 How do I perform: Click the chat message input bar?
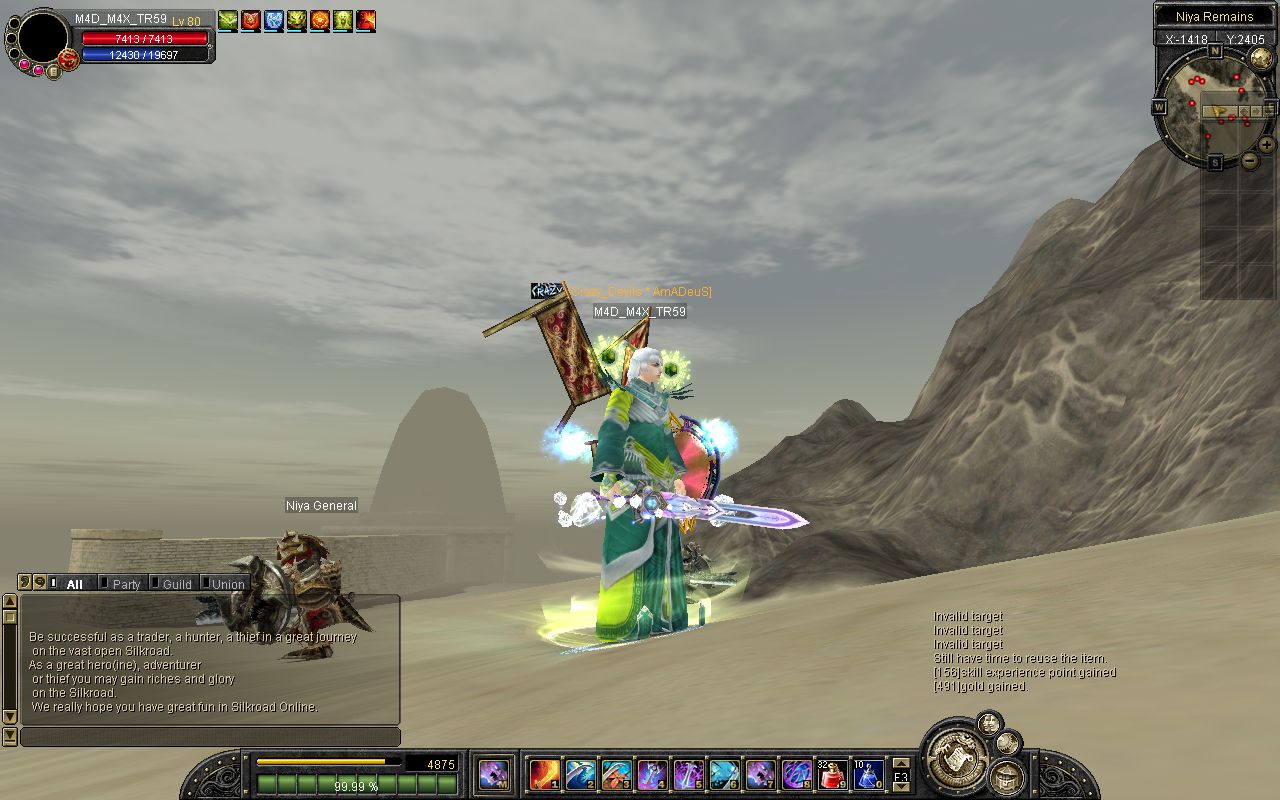tap(210, 737)
